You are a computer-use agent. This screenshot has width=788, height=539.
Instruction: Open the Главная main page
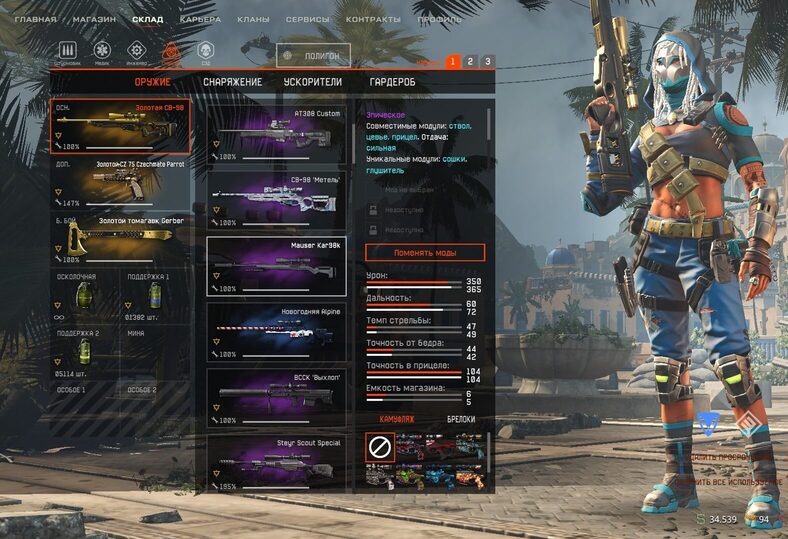pyautogui.click(x=35, y=19)
